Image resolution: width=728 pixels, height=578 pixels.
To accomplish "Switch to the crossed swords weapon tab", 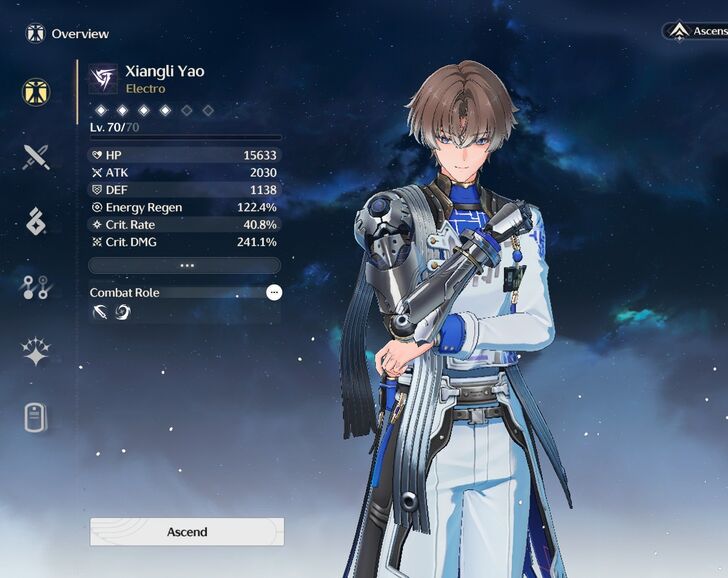I will (37, 157).
